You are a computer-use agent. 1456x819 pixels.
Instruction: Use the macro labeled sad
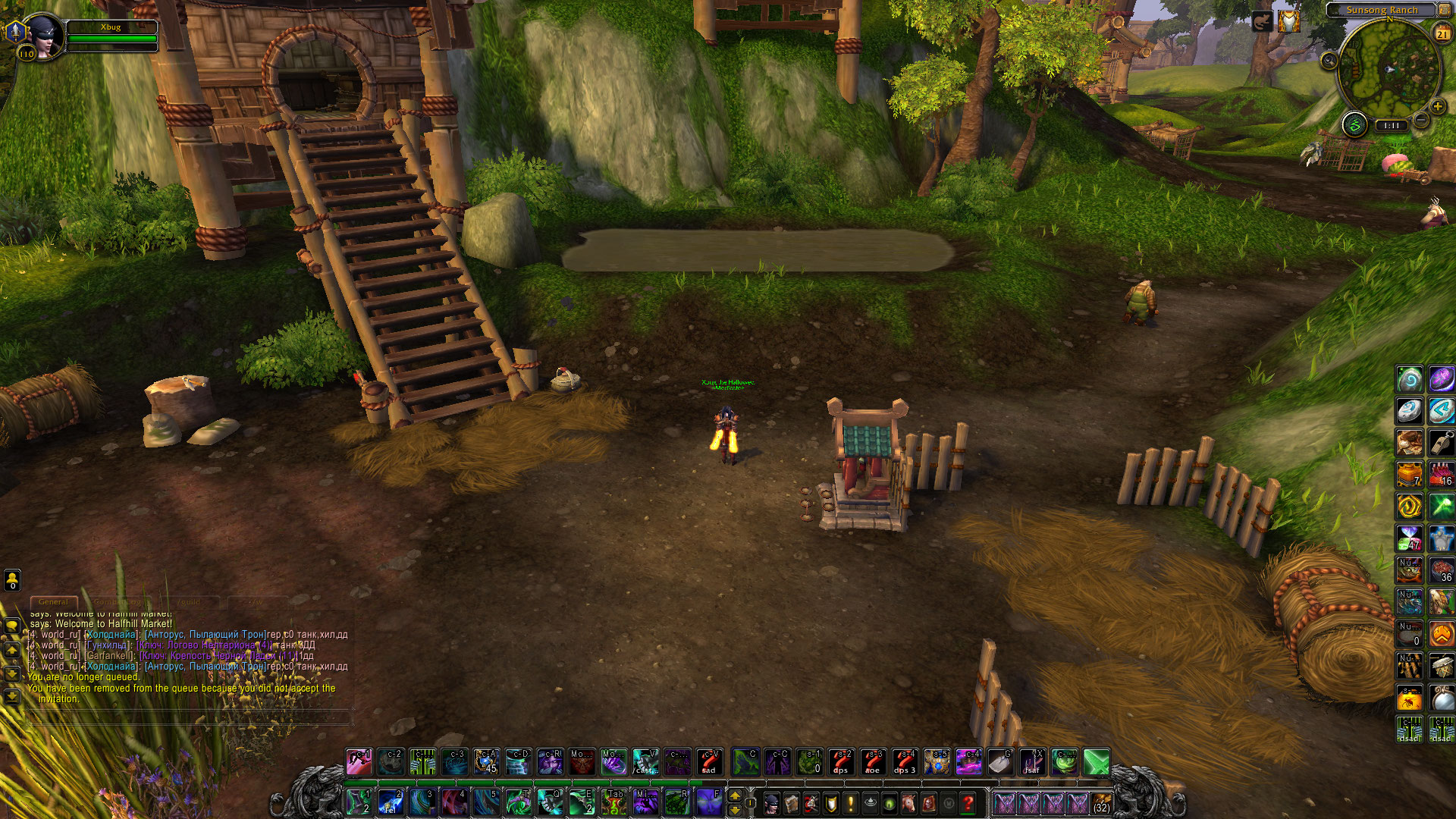point(709,762)
